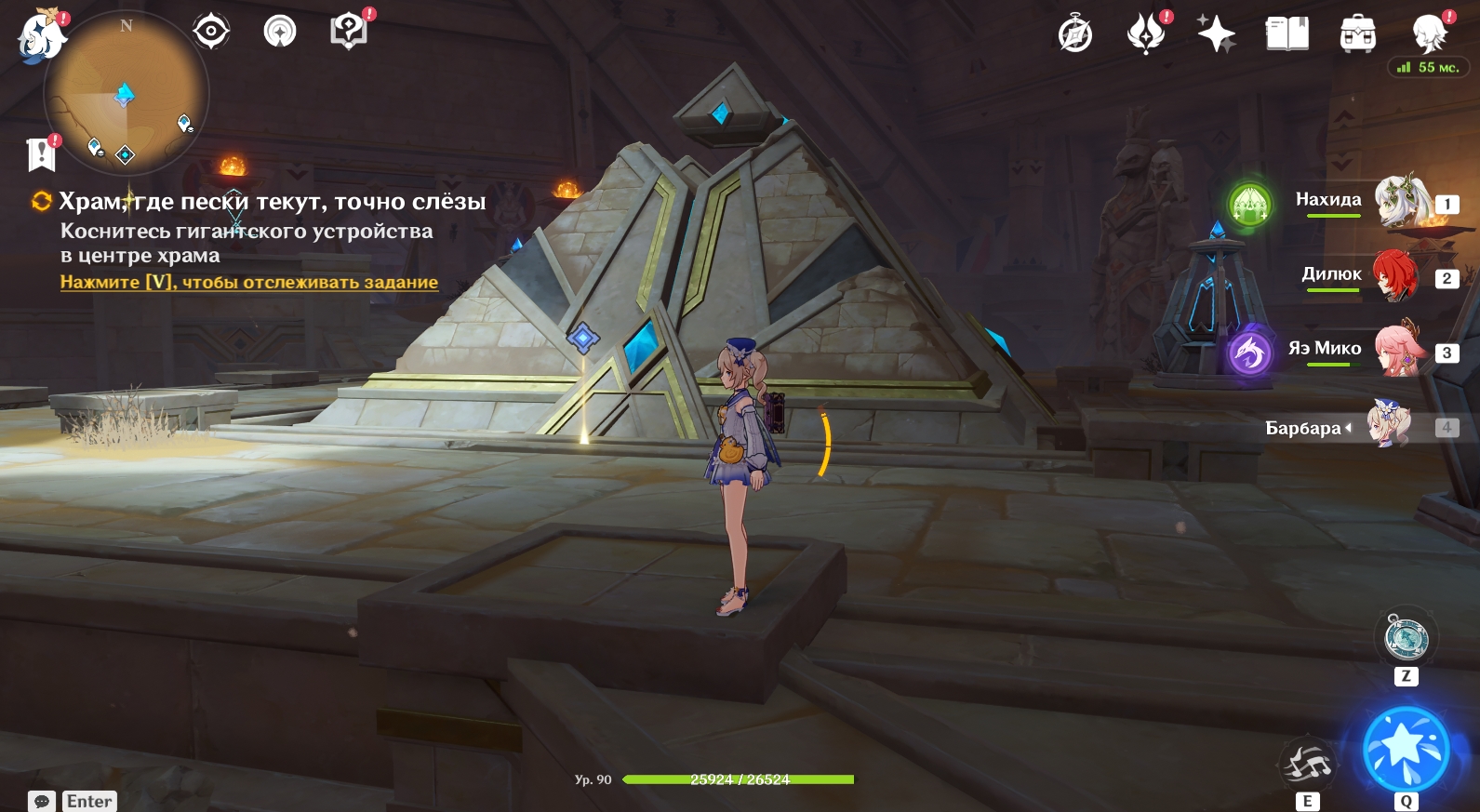1480x812 pixels.
Task: Open the quest journal banner icon
Action: click(x=42, y=154)
